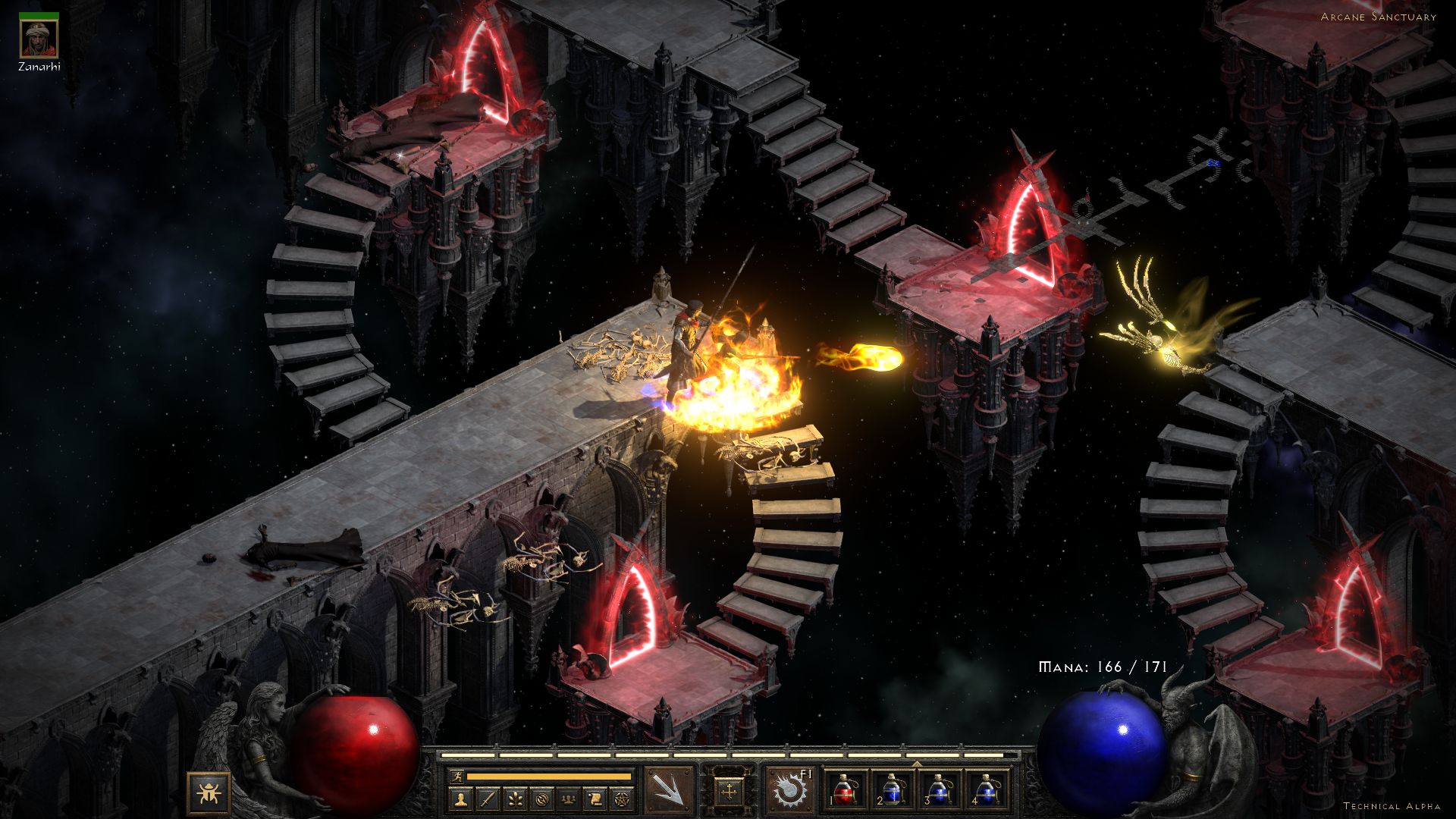Use the blue mana potion in belt slot 3
Image resolution: width=1456 pixels, height=819 pixels.
[939, 790]
